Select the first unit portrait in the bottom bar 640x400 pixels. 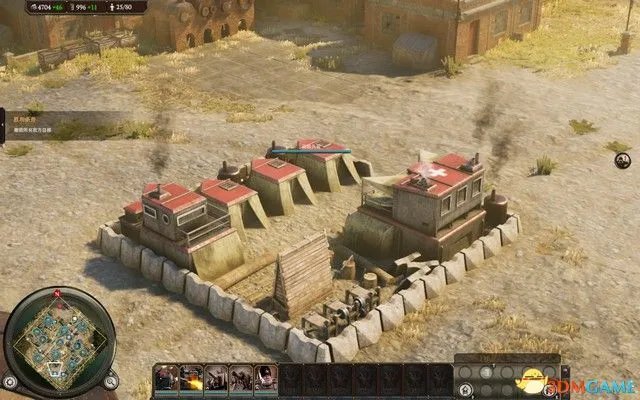coord(167,377)
